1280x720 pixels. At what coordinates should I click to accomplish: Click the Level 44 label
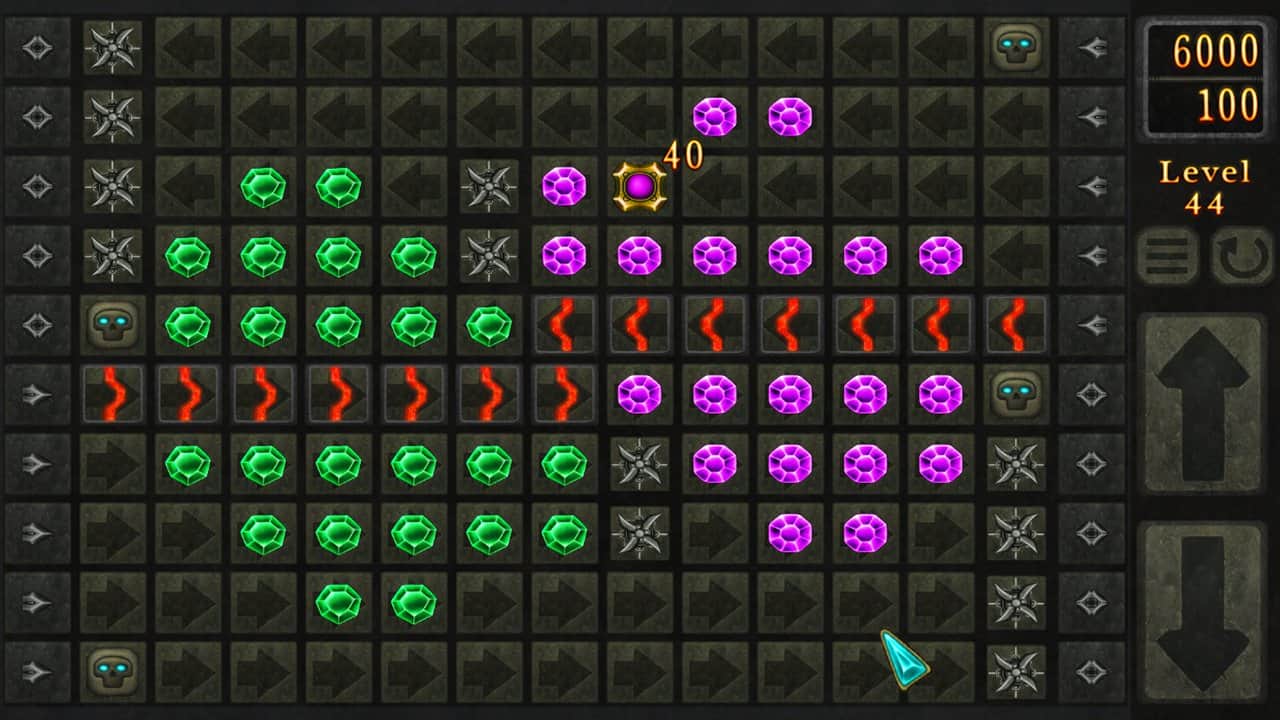1205,188
